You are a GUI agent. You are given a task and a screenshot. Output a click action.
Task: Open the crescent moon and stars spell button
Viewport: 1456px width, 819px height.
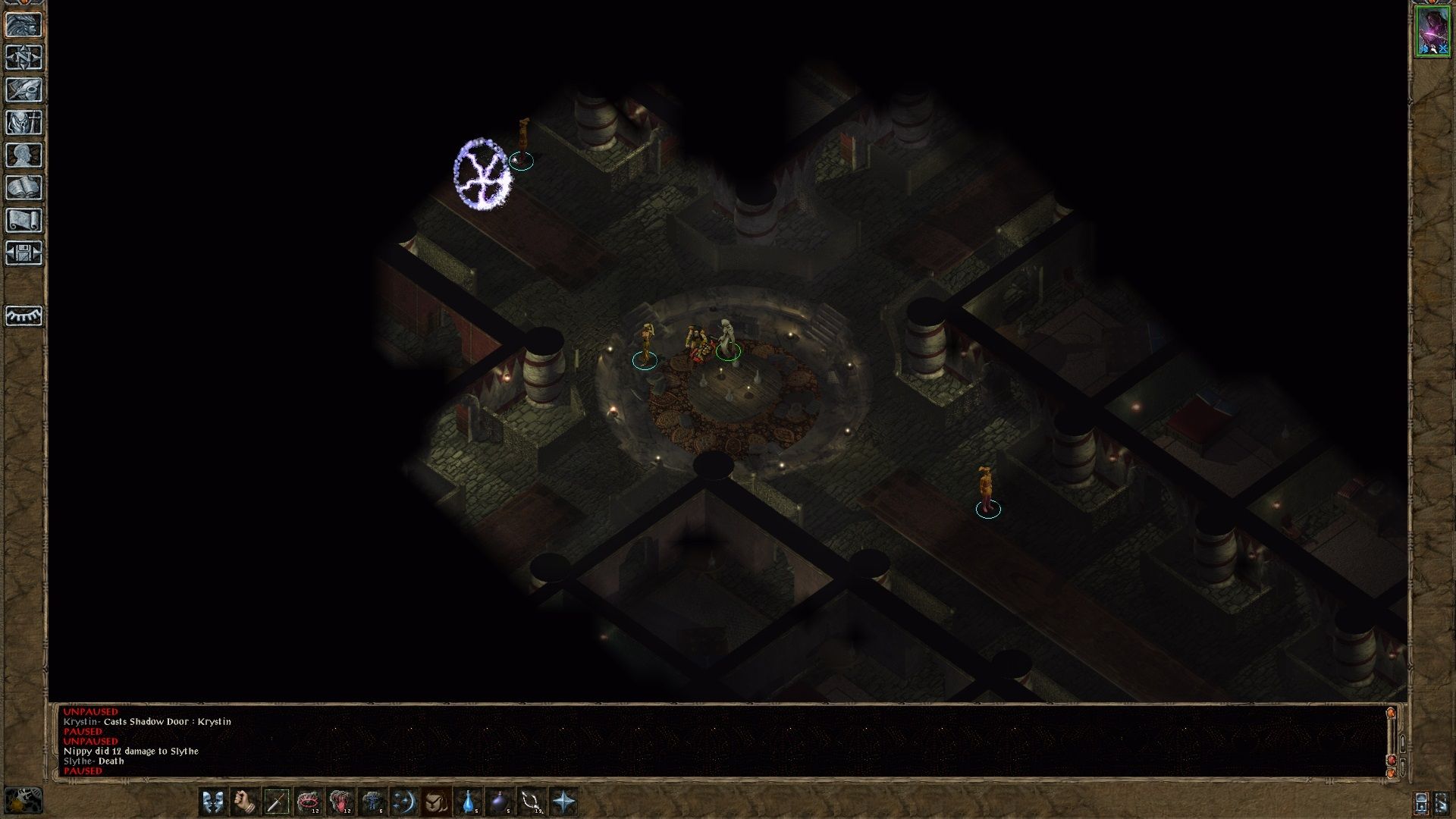(403, 801)
